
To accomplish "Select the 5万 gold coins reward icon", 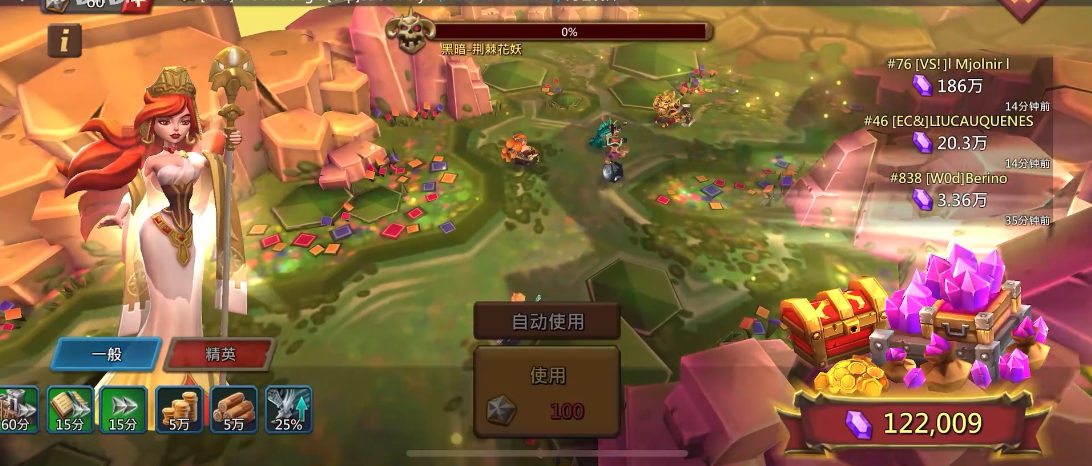I will pyautogui.click(x=179, y=410).
